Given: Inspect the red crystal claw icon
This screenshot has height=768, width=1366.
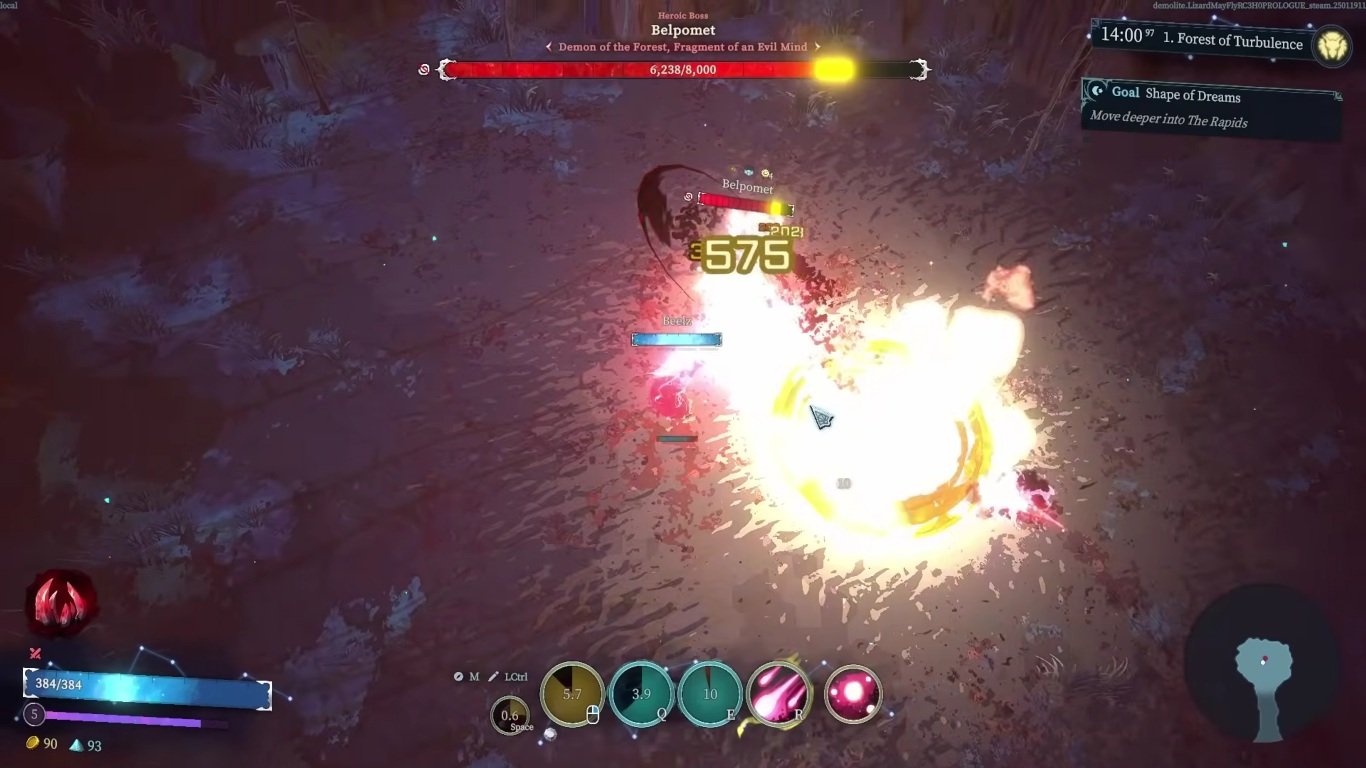Looking at the screenshot, I should [x=62, y=604].
